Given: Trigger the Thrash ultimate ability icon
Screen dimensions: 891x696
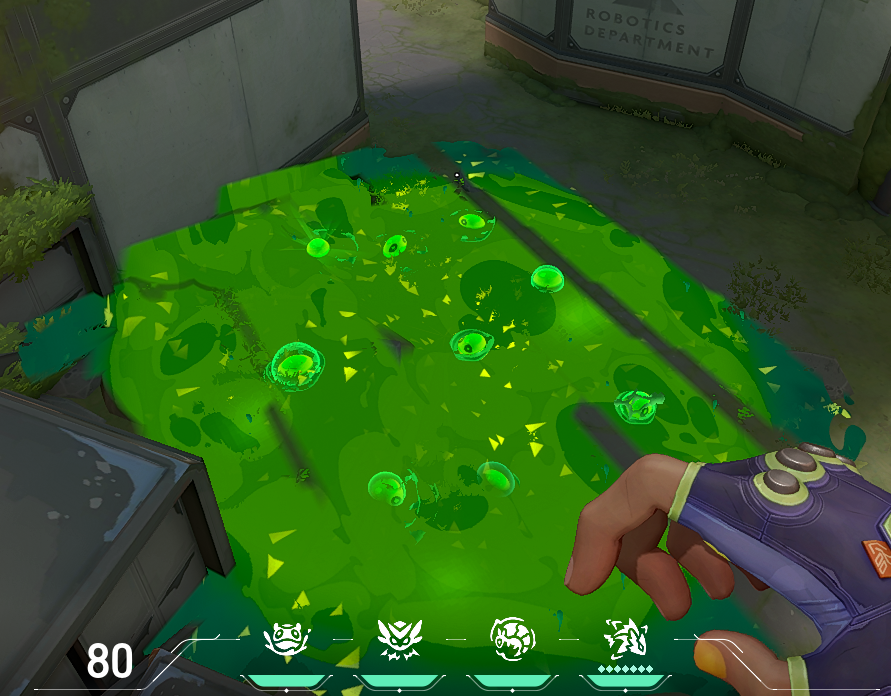Looking at the screenshot, I should [x=626, y=637].
